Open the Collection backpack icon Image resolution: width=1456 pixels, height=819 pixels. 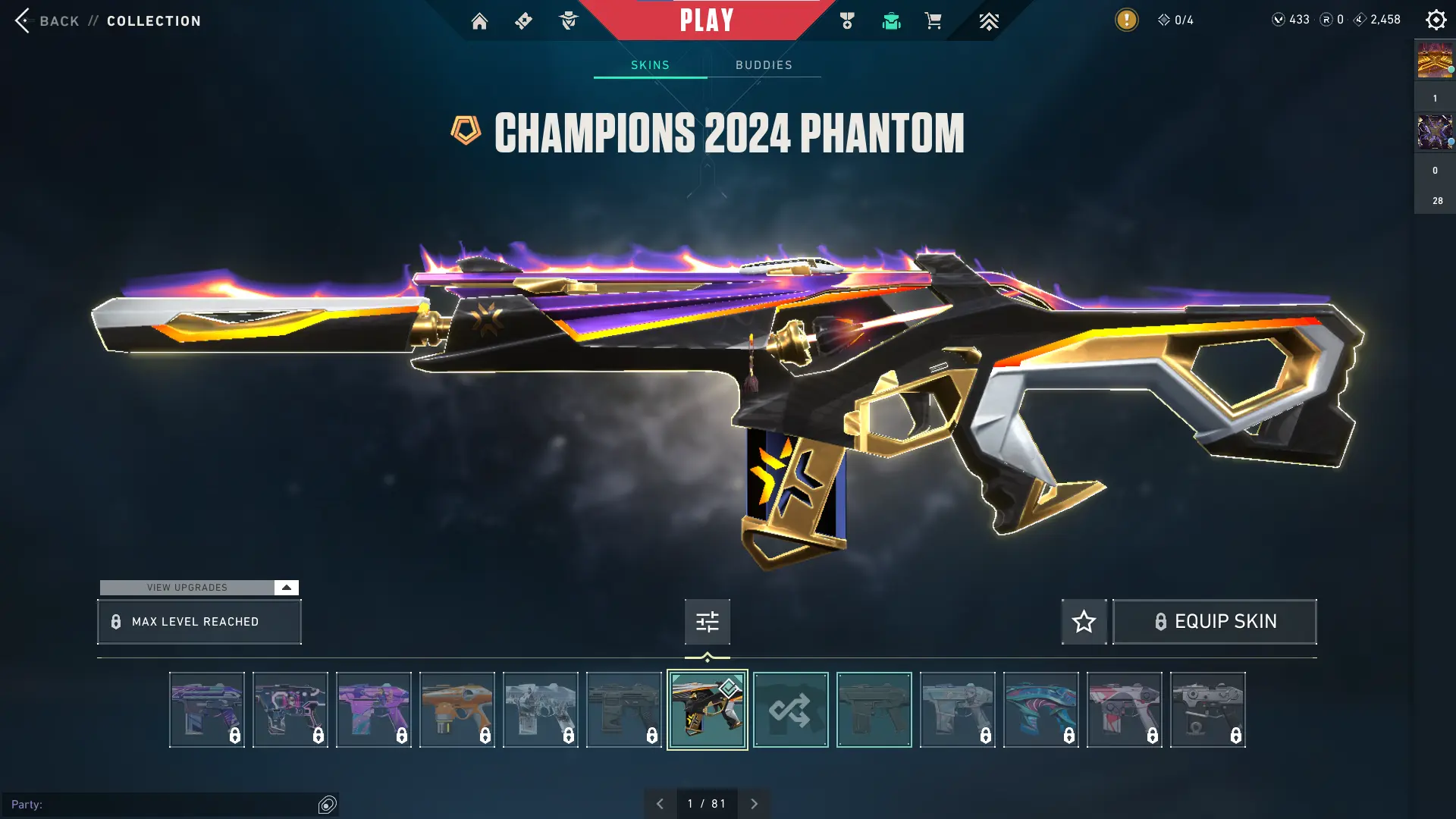point(891,21)
